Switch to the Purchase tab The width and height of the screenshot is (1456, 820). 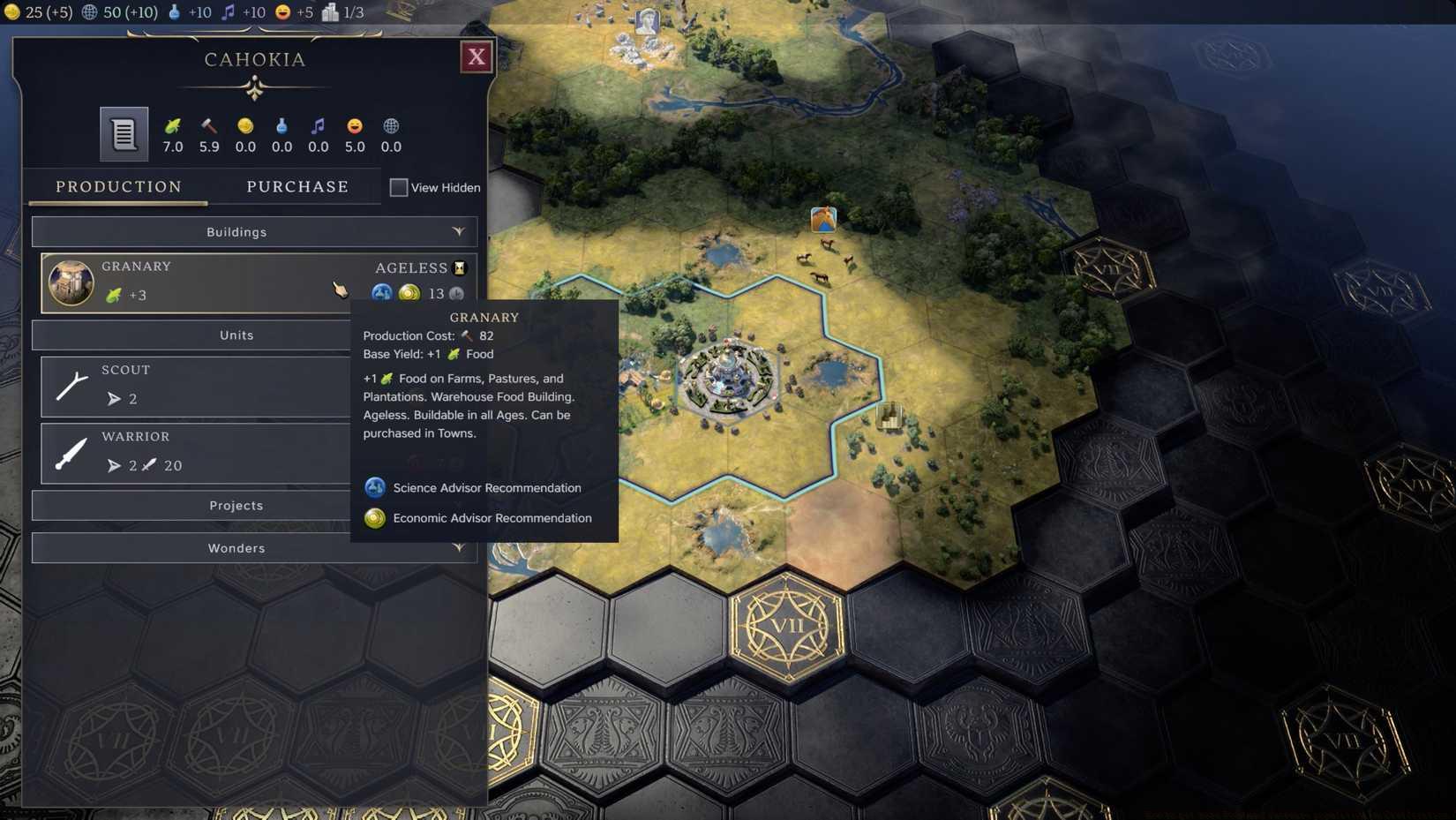[297, 186]
